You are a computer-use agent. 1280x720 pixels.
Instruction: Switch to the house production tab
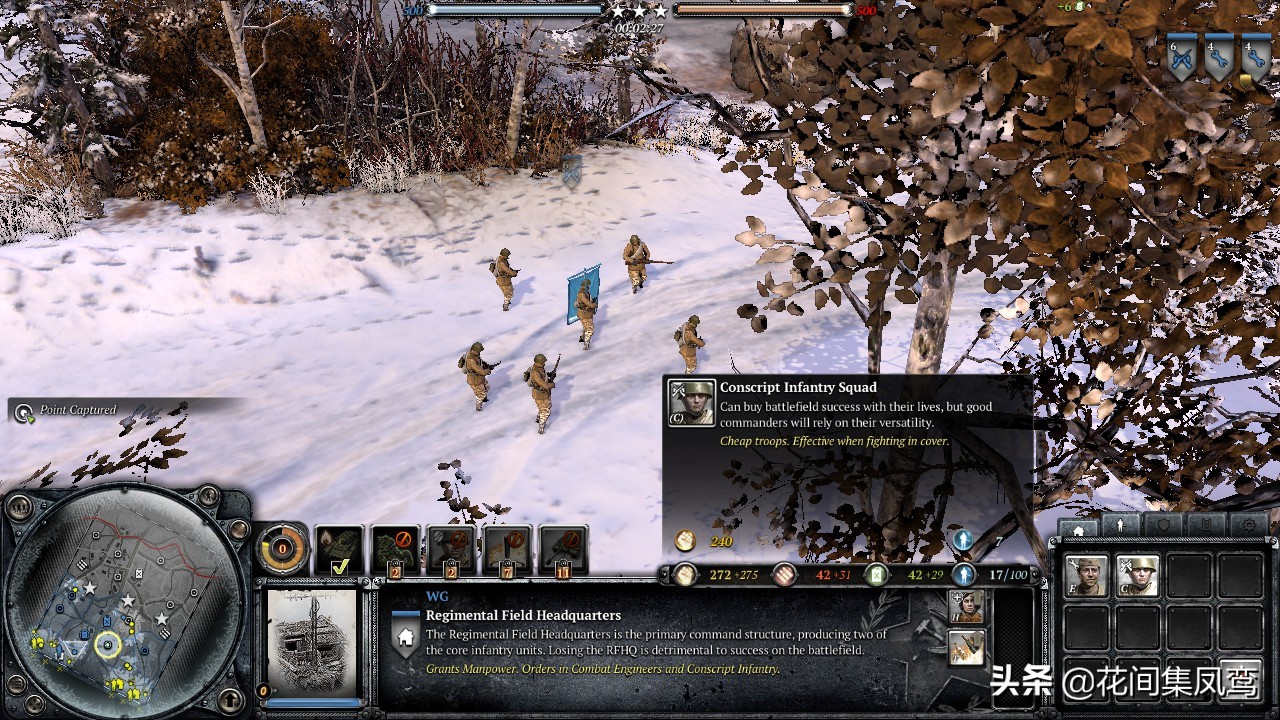pyautogui.click(x=1077, y=527)
